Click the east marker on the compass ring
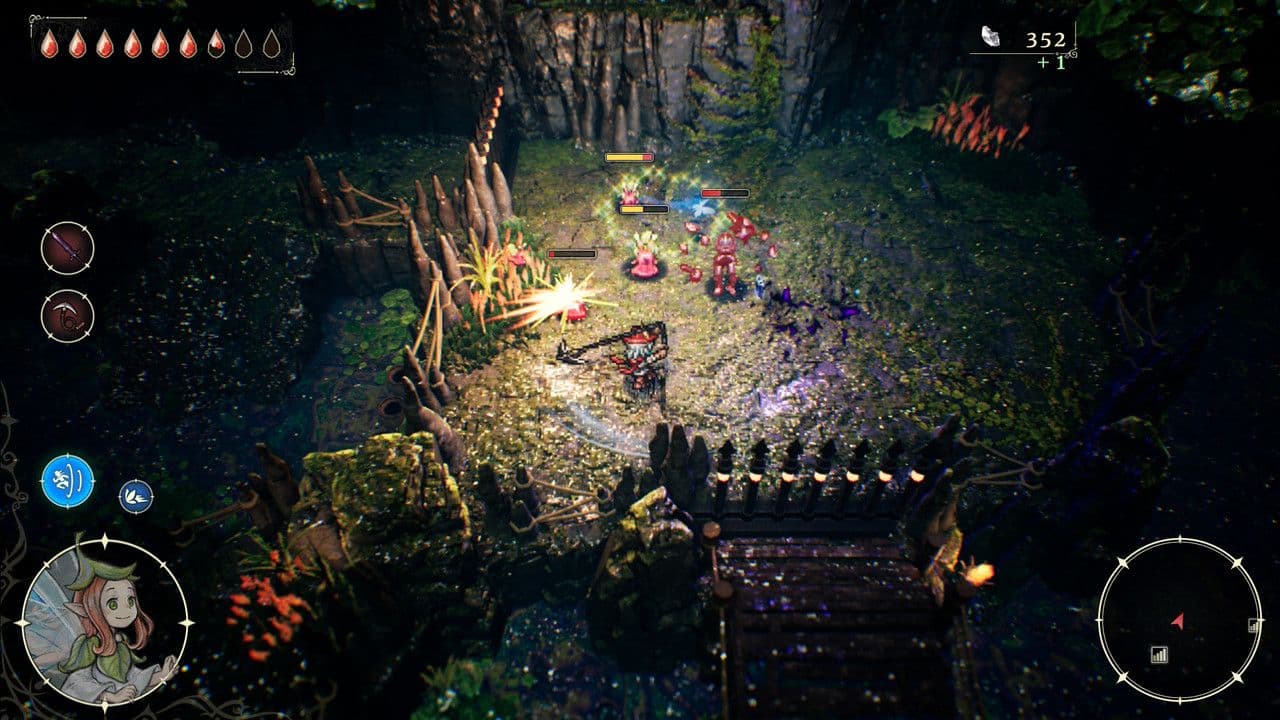Image resolution: width=1280 pixels, height=720 pixels. pyautogui.click(x=1259, y=618)
